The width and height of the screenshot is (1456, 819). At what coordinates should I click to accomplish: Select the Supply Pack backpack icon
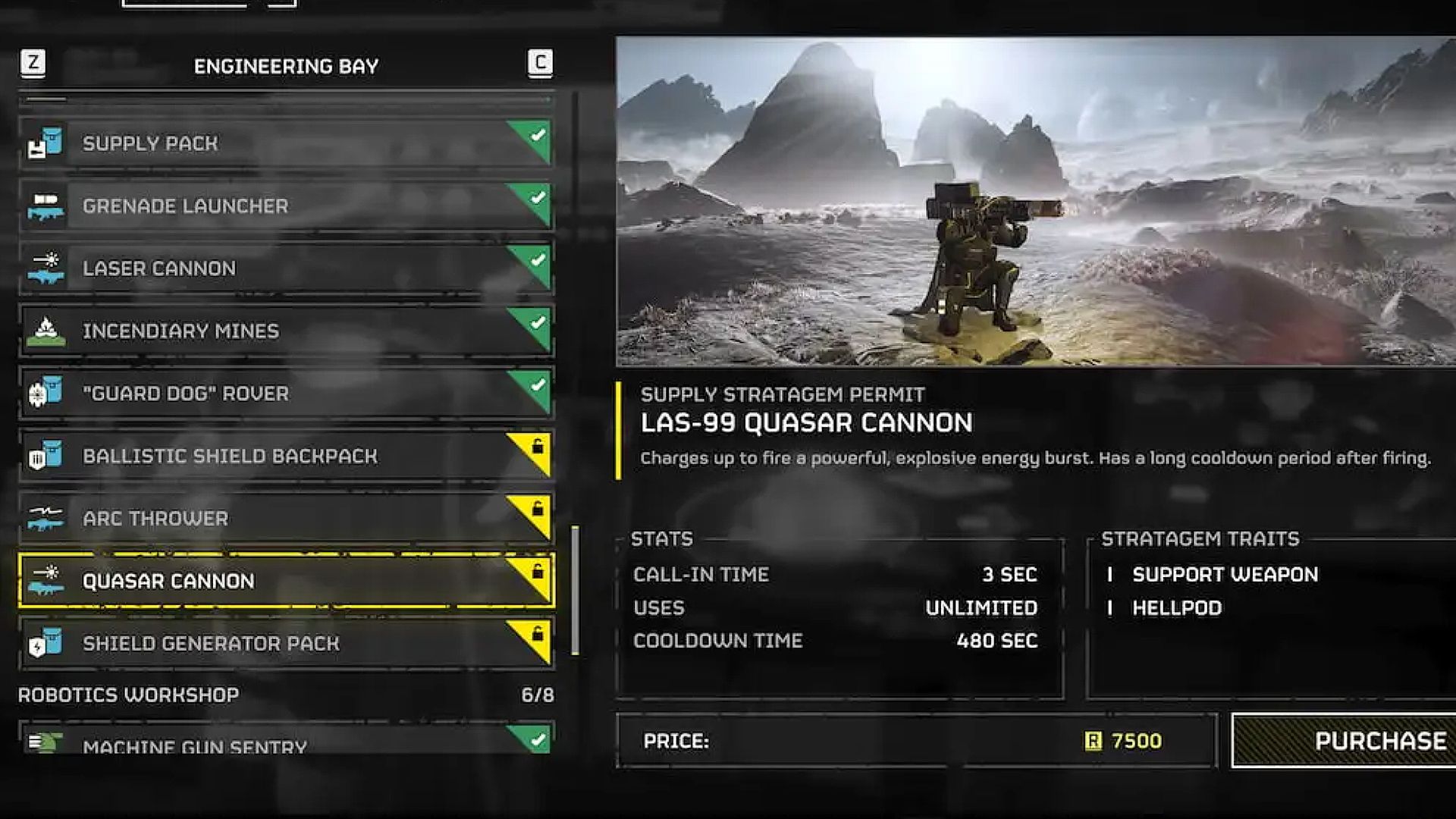[47, 143]
